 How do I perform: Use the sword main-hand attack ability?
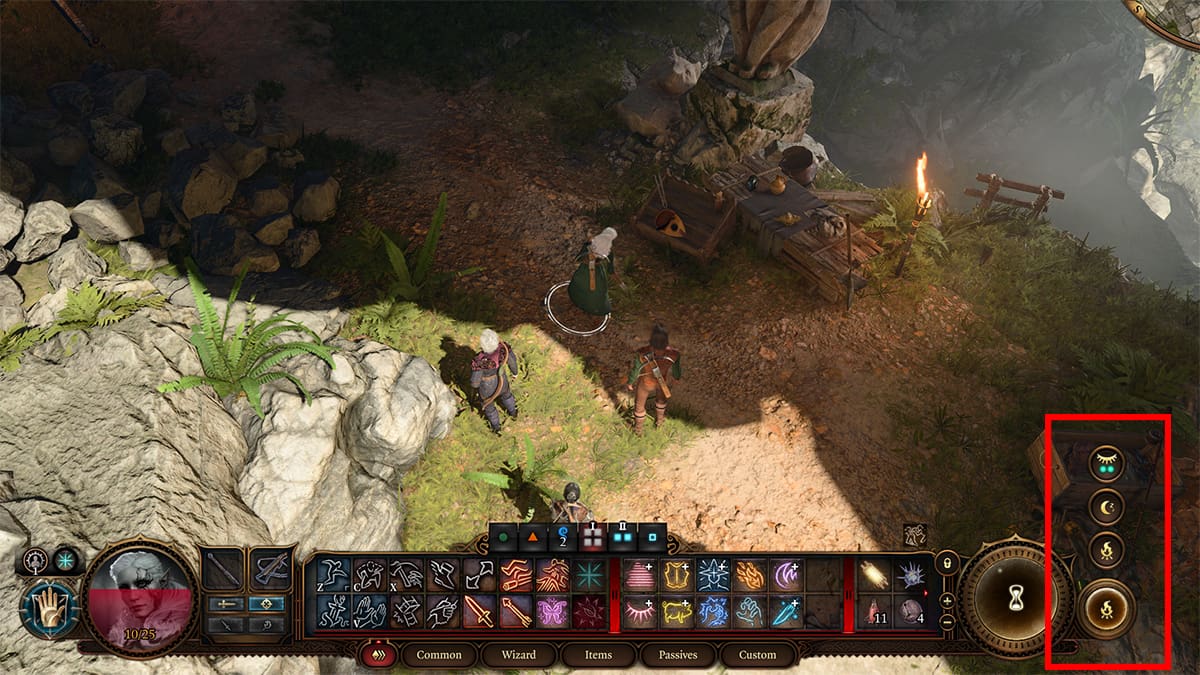point(480,610)
